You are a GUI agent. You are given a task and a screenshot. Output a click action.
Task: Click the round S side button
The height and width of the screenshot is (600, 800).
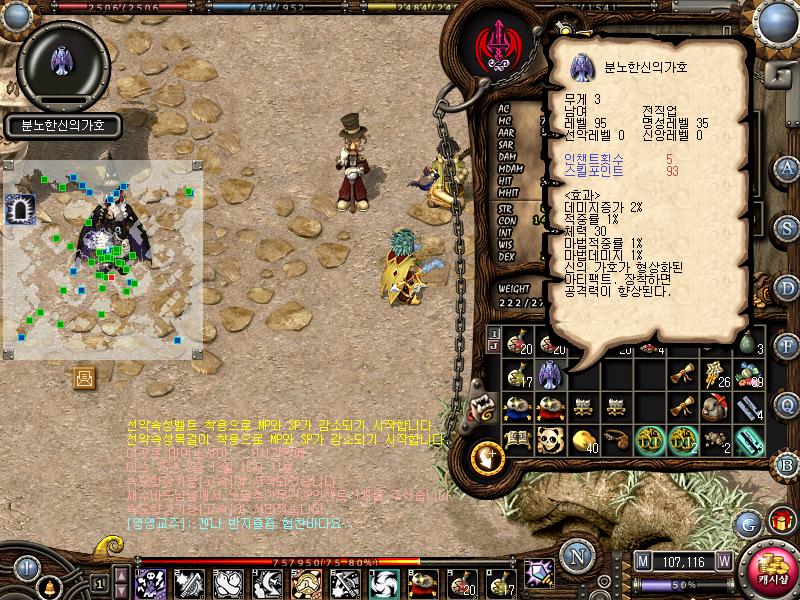787,228
